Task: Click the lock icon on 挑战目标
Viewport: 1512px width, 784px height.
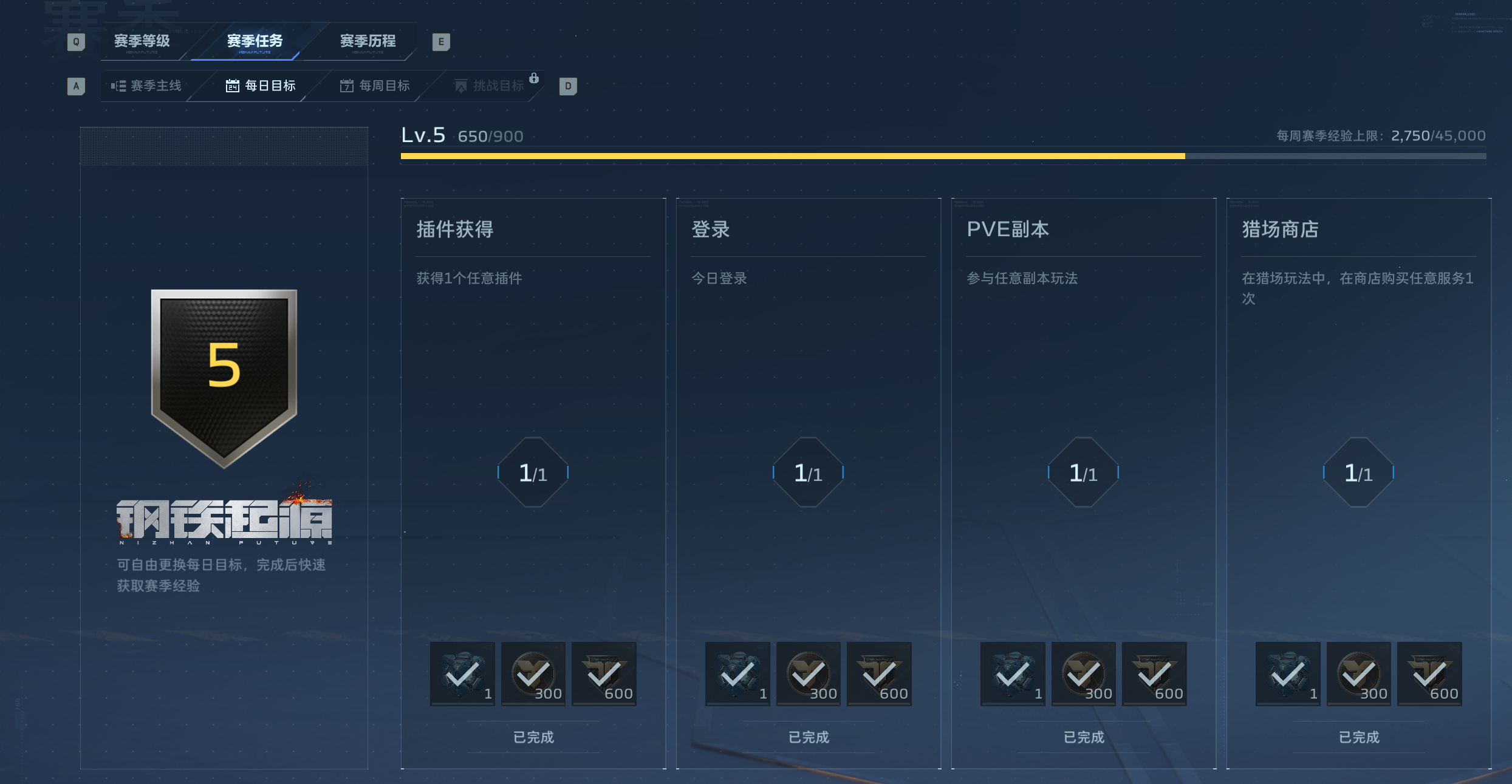Action: click(x=535, y=78)
